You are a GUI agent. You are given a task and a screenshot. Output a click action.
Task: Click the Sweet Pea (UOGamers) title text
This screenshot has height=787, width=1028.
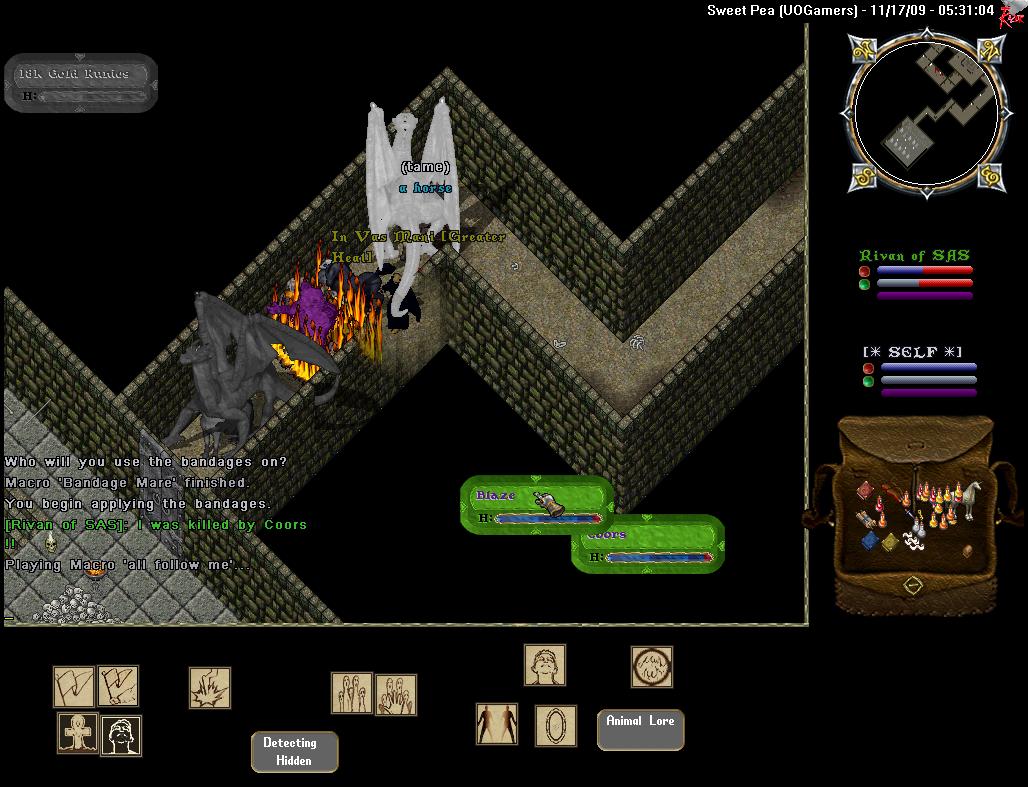point(782,10)
